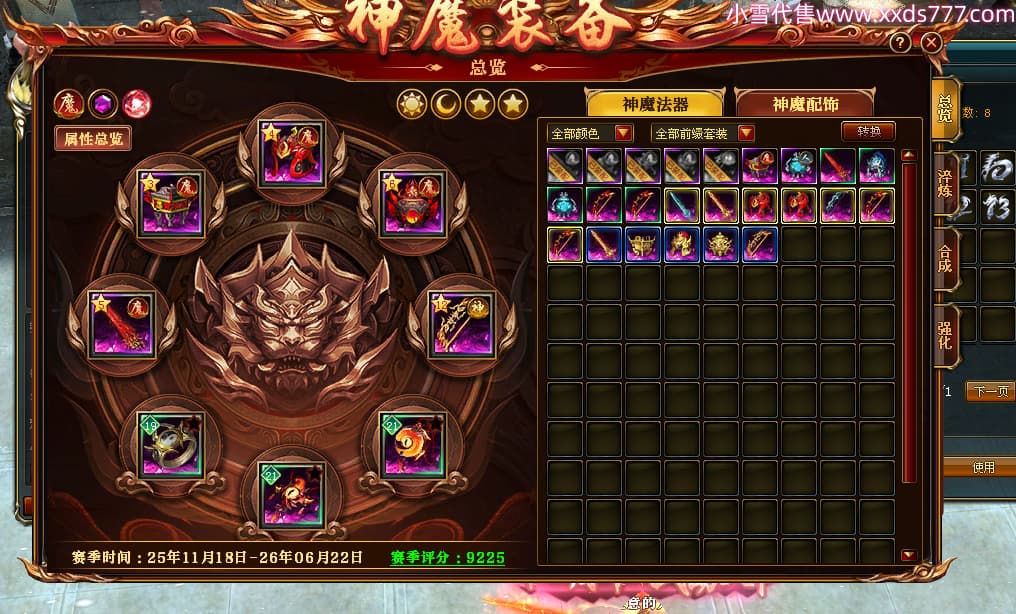This screenshot has height=614, width=1016.
Task: Click the 下一页 next page button
Action: pyautogui.click(x=989, y=391)
